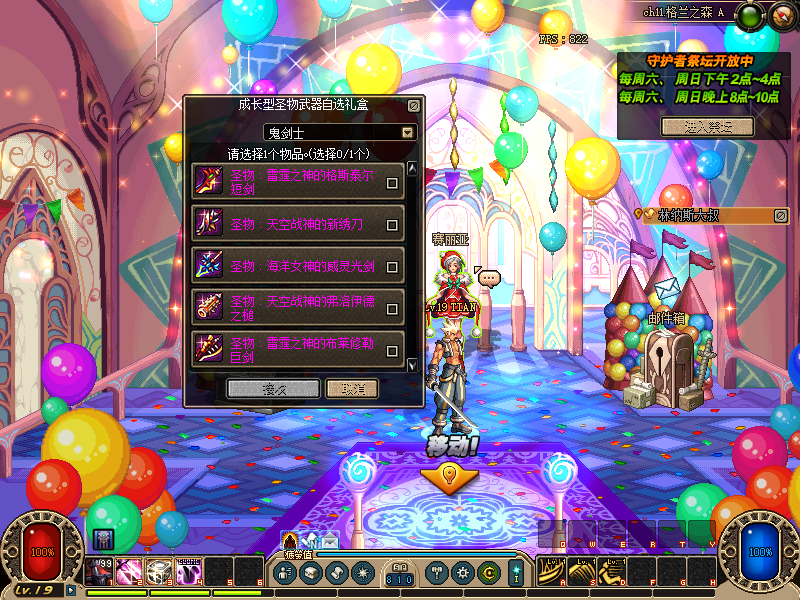Image resolution: width=800 pixels, height=600 pixels.
Task: Open the 鬼剑士 class dropdown
Action: click(407, 132)
